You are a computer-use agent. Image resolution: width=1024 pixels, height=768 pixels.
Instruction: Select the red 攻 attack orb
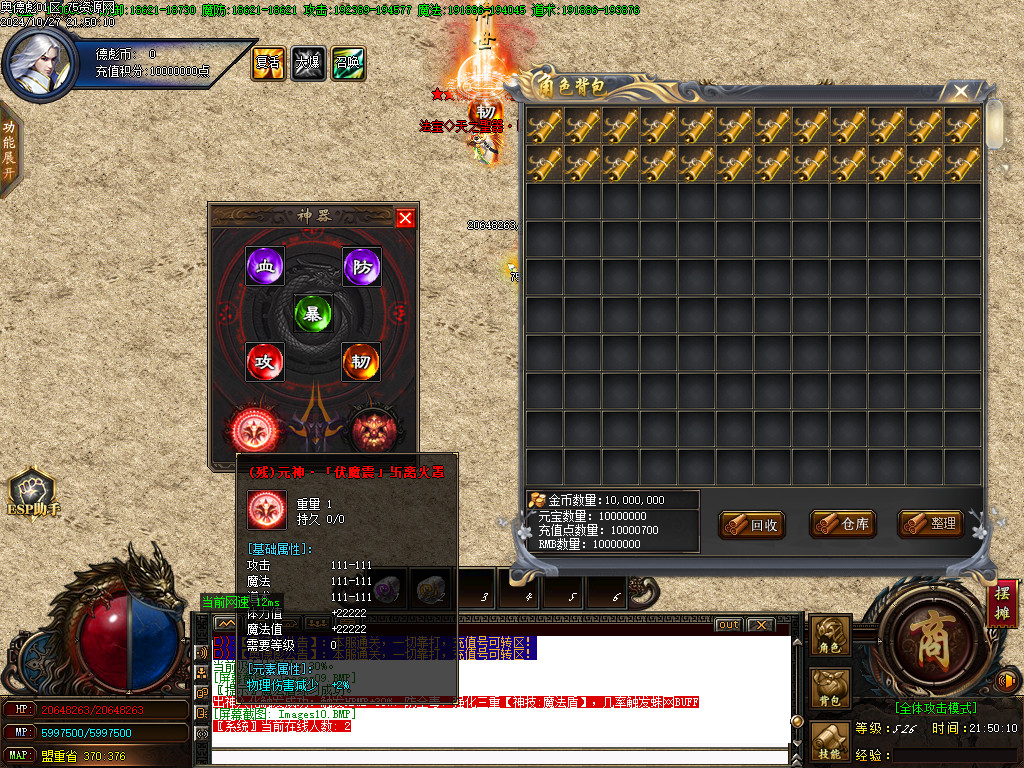pyautogui.click(x=265, y=361)
